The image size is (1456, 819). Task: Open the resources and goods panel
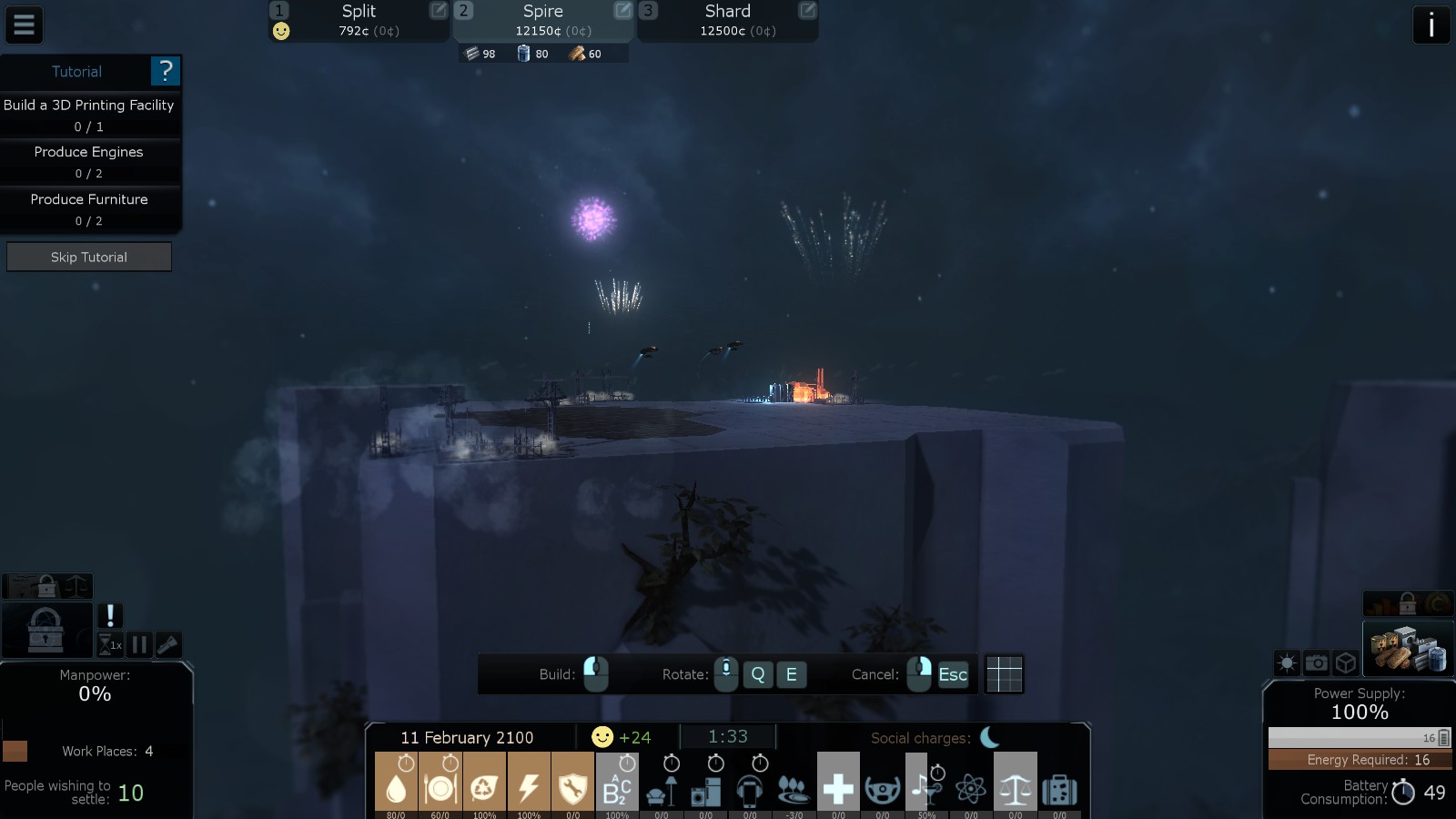(x=1408, y=647)
